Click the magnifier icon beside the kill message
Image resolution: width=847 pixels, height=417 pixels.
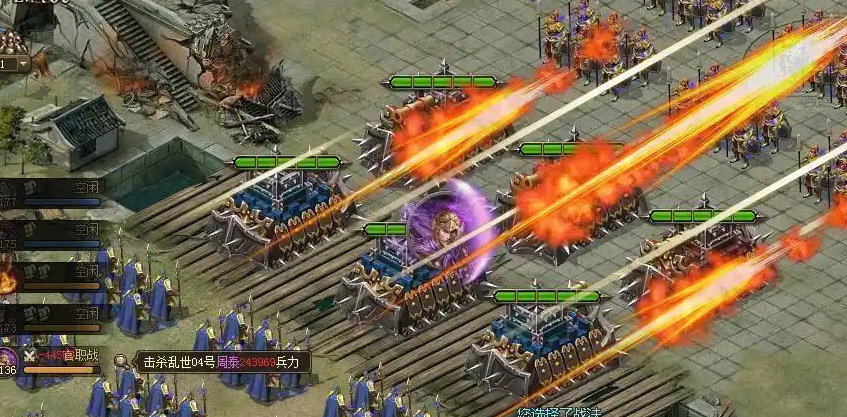[121, 361]
